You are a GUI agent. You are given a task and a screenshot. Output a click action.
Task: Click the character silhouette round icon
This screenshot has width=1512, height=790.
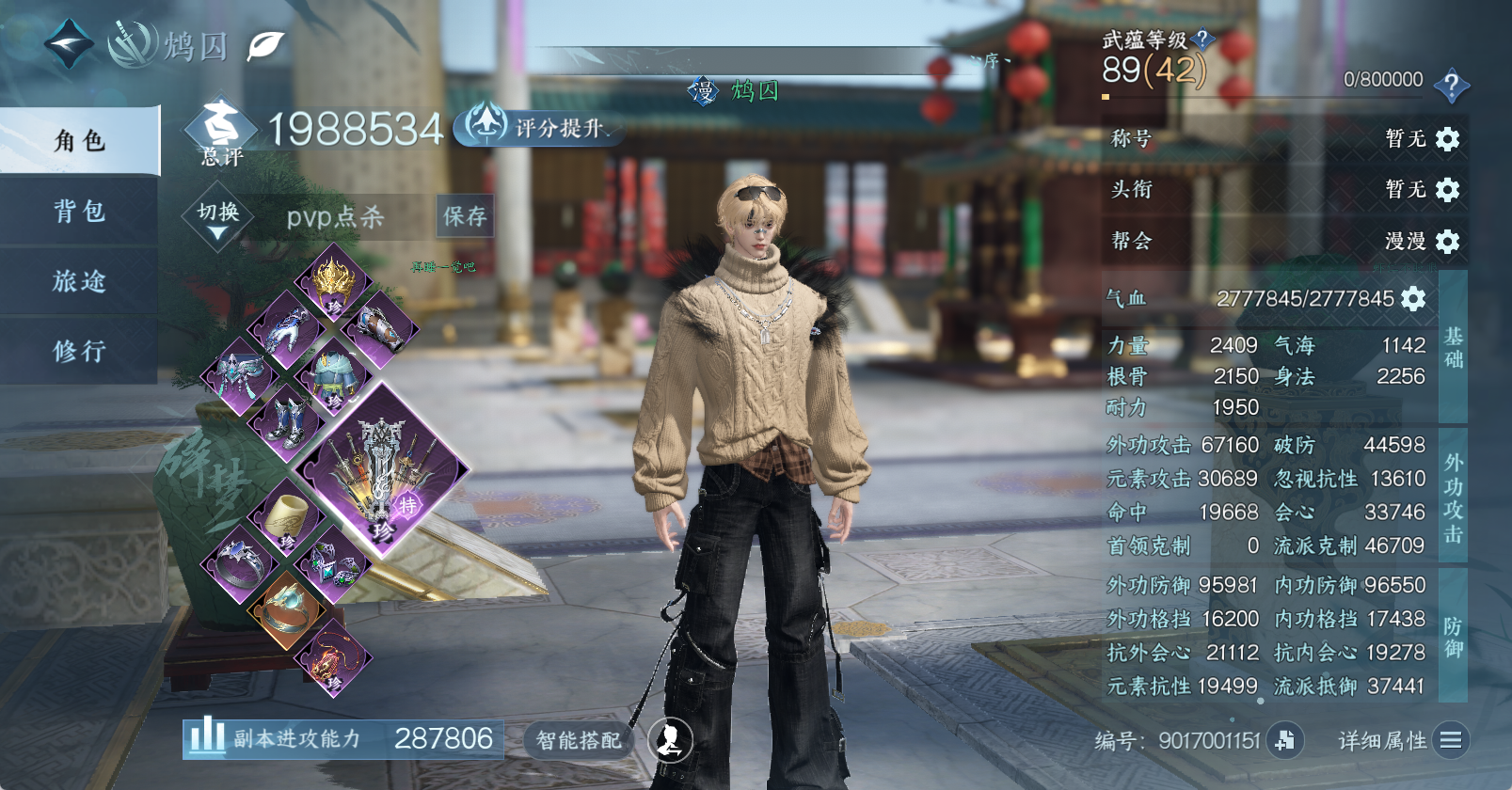tap(670, 739)
